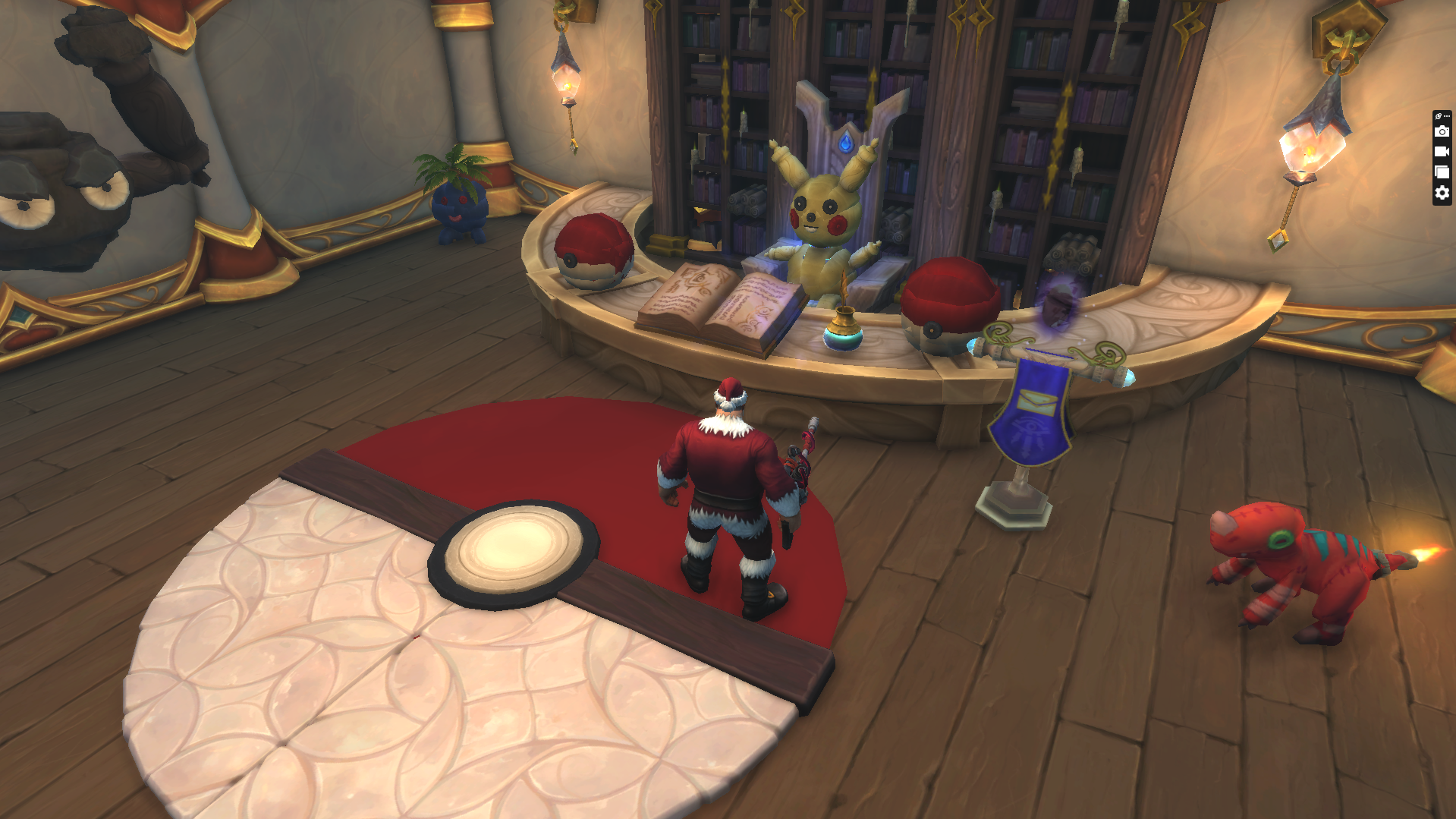Image resolution: width=1456 pixels, height=819 pixels.
Task: Open the three-dot options menu
Action: 1448,116
